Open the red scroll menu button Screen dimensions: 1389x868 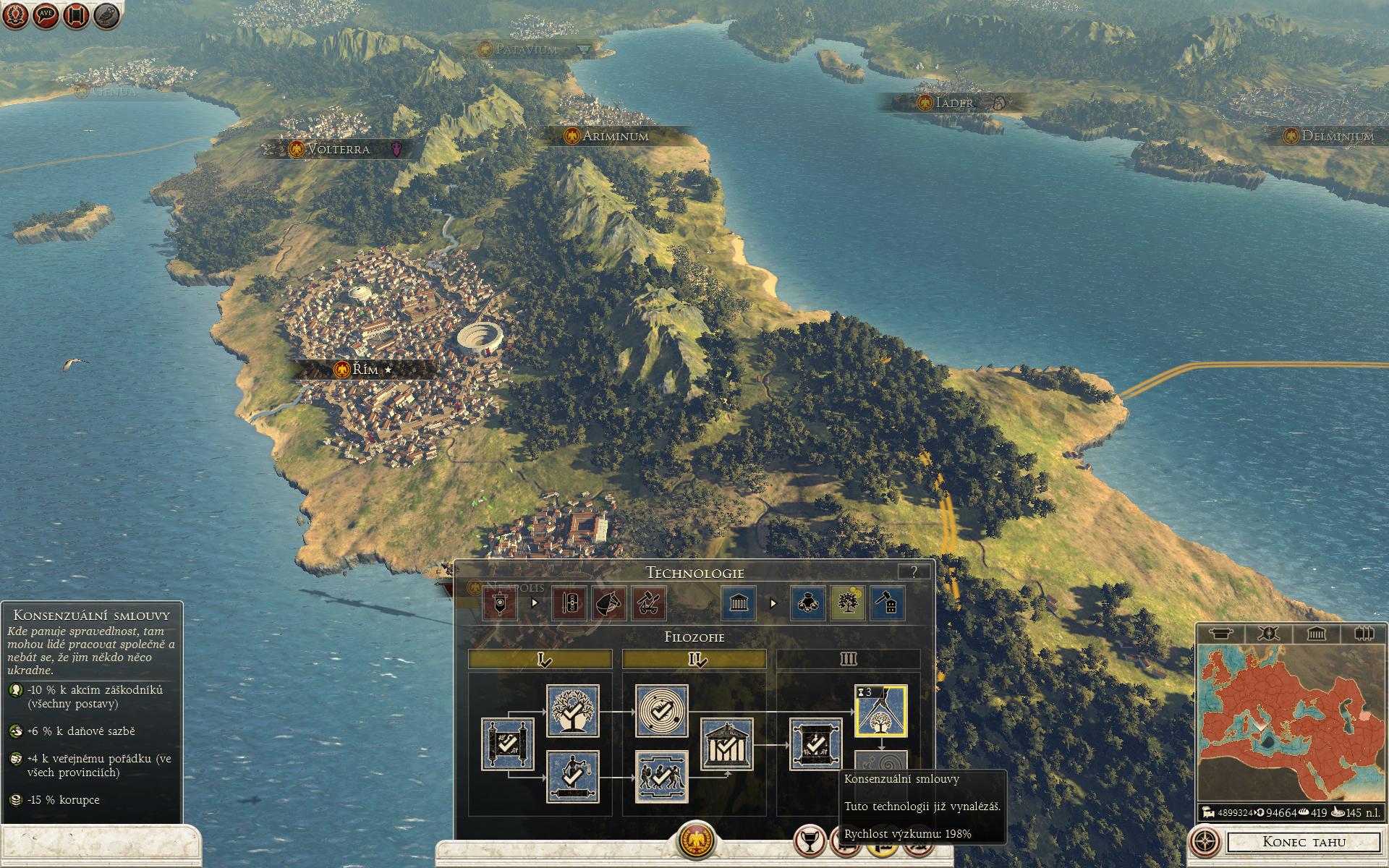point(77,15)
